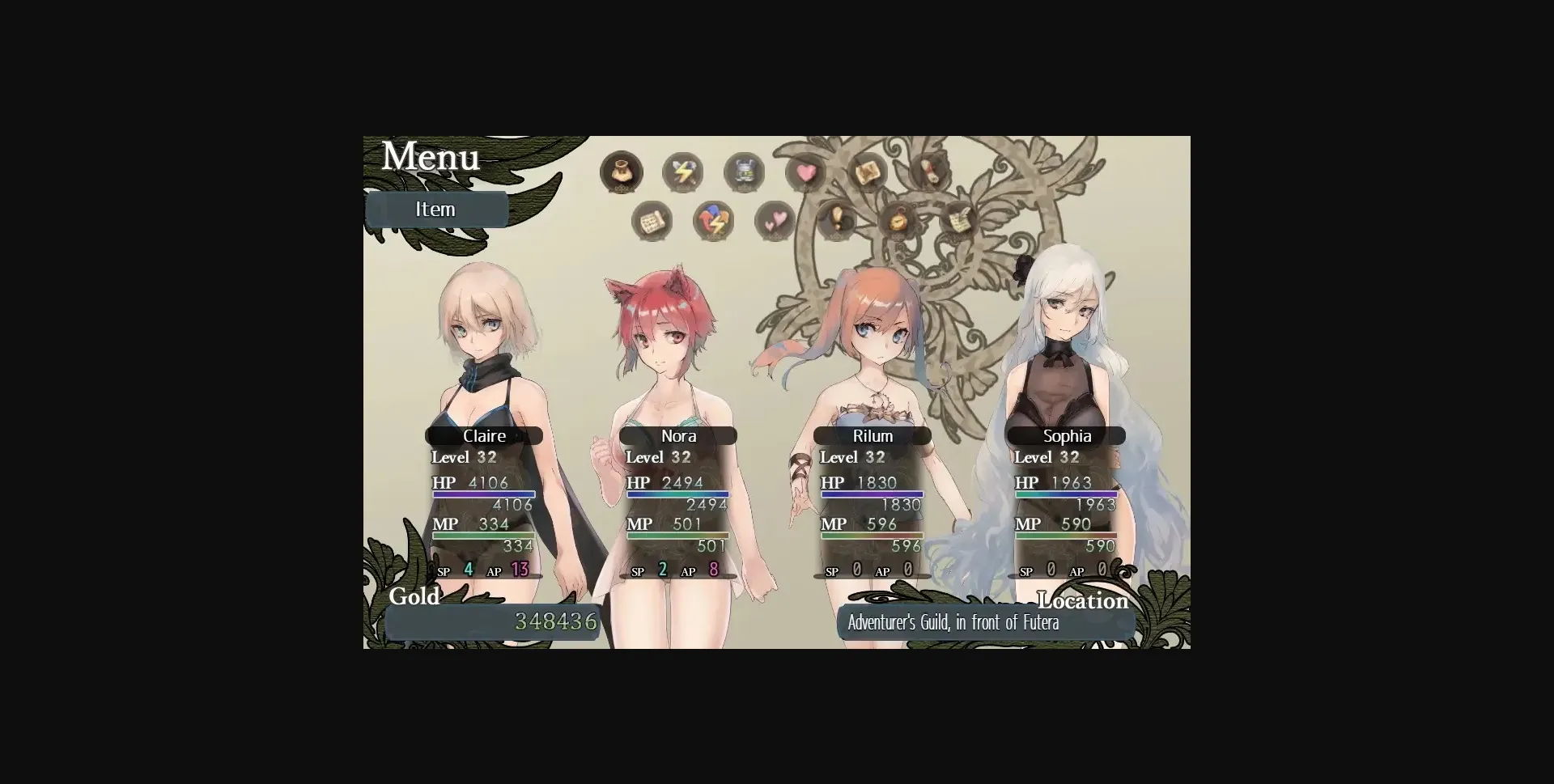Select the skills lightning icon
Image resolution: width=1554 pixels, height=784 pixels.
[682, 172]
